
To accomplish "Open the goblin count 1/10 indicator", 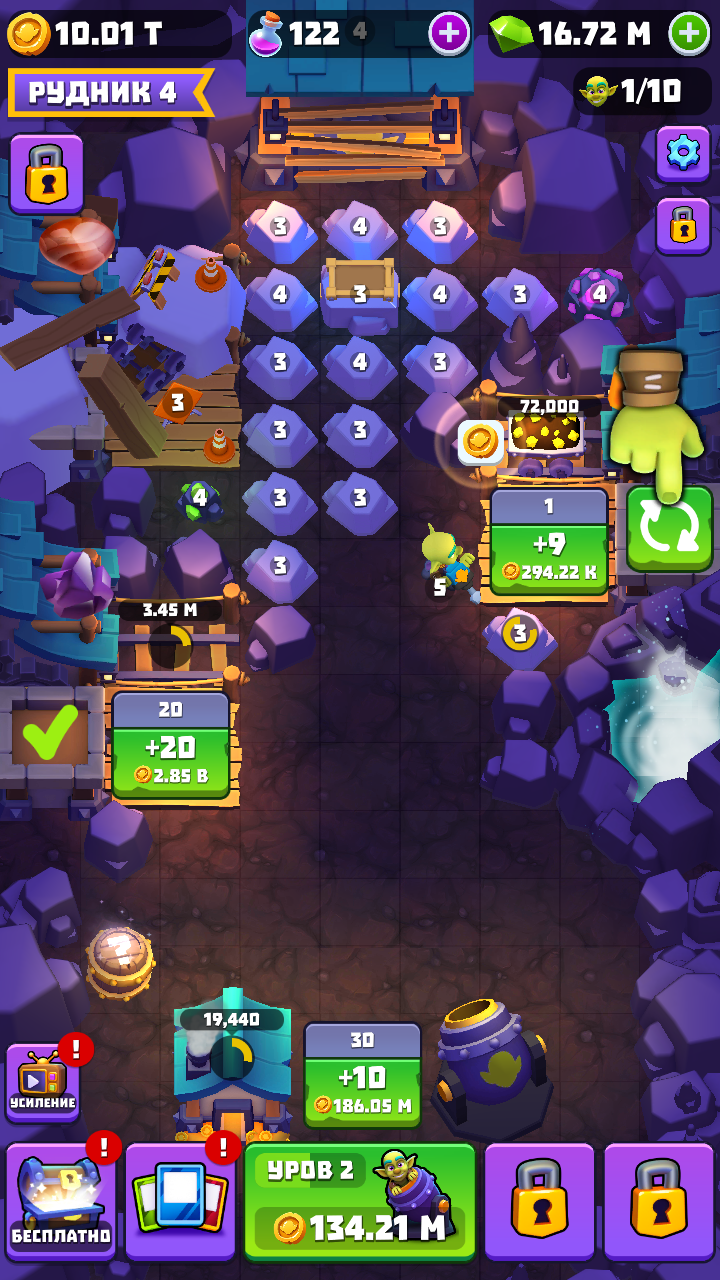I will 634,93.
